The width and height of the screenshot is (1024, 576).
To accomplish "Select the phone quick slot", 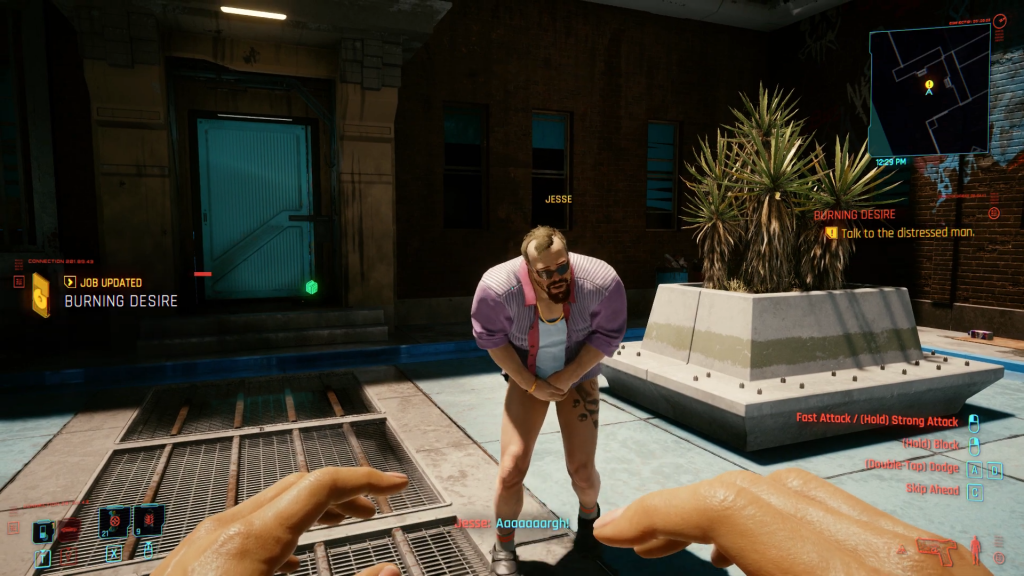I will point(43,531).
